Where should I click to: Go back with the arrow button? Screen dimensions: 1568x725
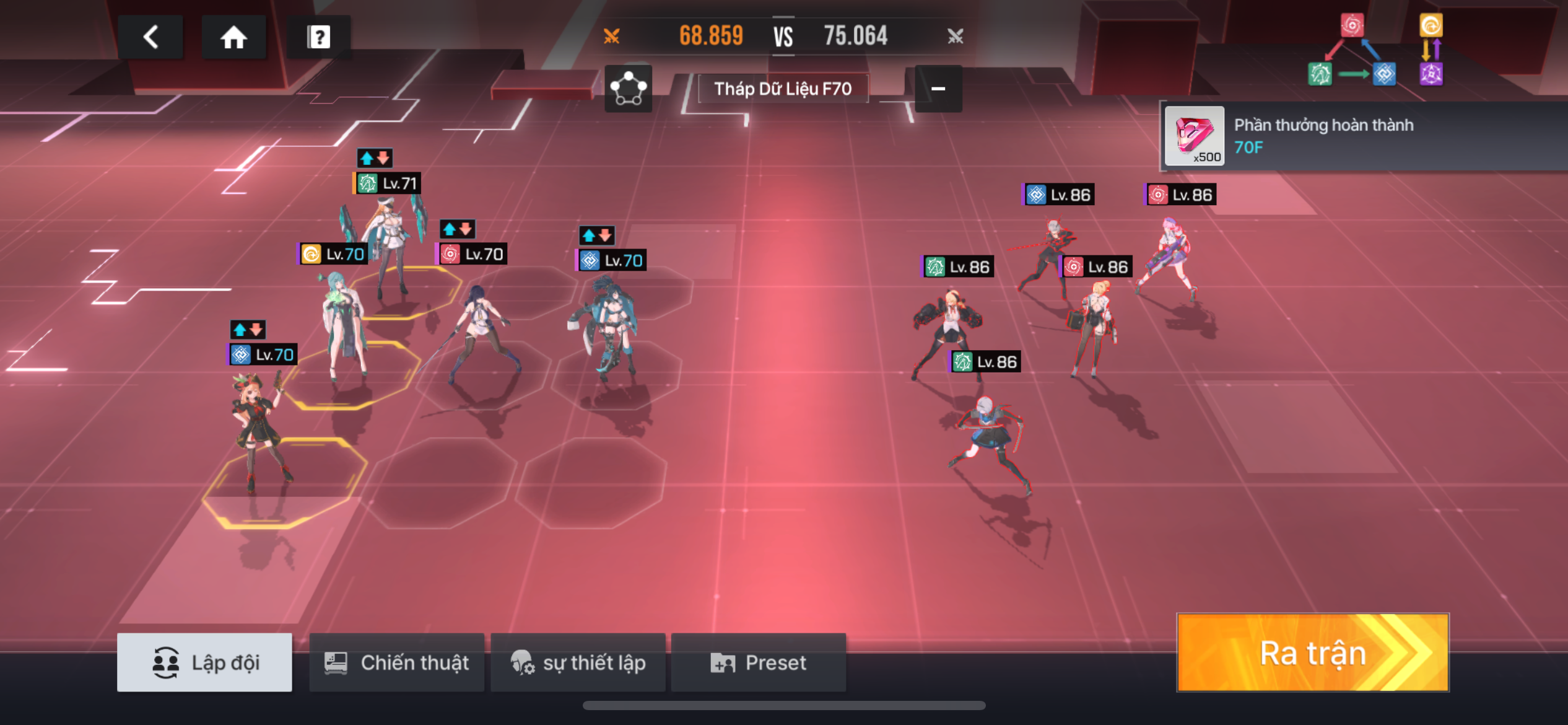click(150, 37)
